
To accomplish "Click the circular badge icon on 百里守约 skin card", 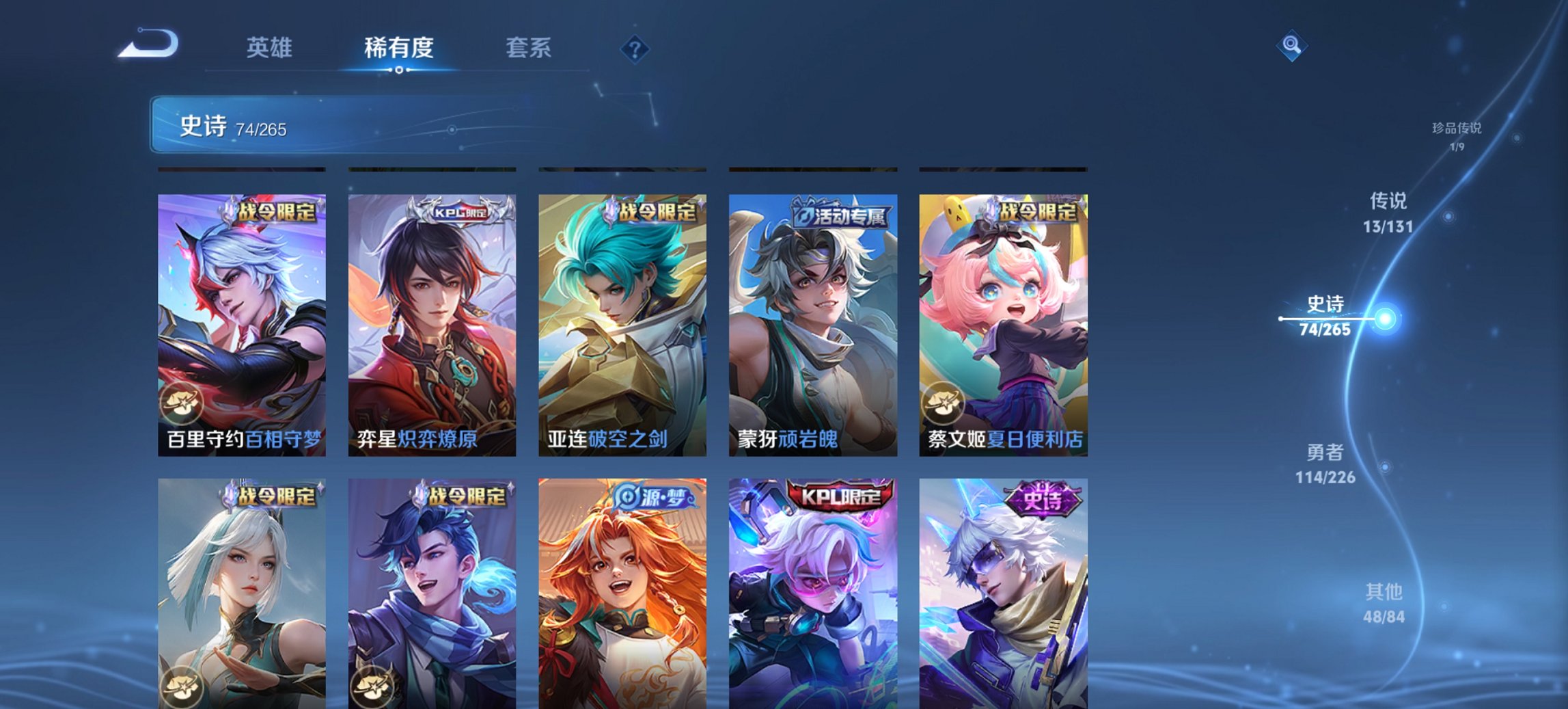I will point(183,403).
